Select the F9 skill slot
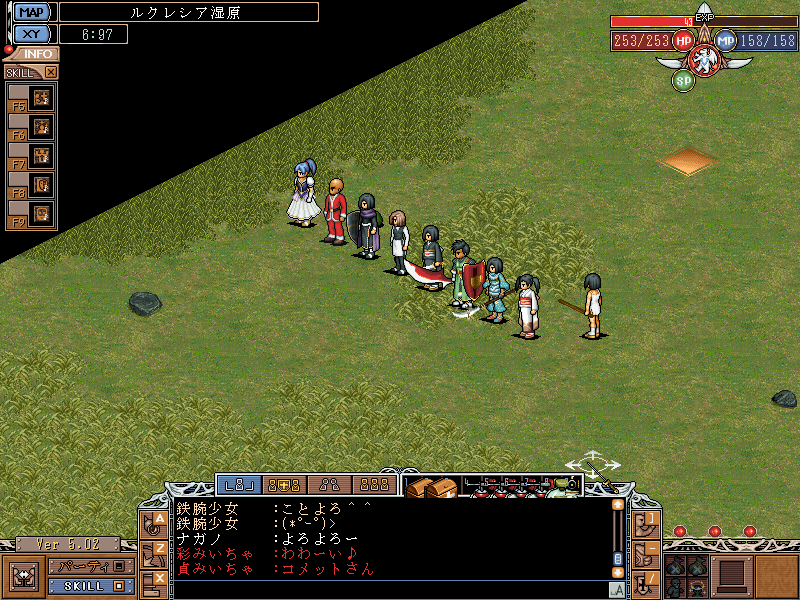Screen dimensions: 800x600 coord(41,213)
